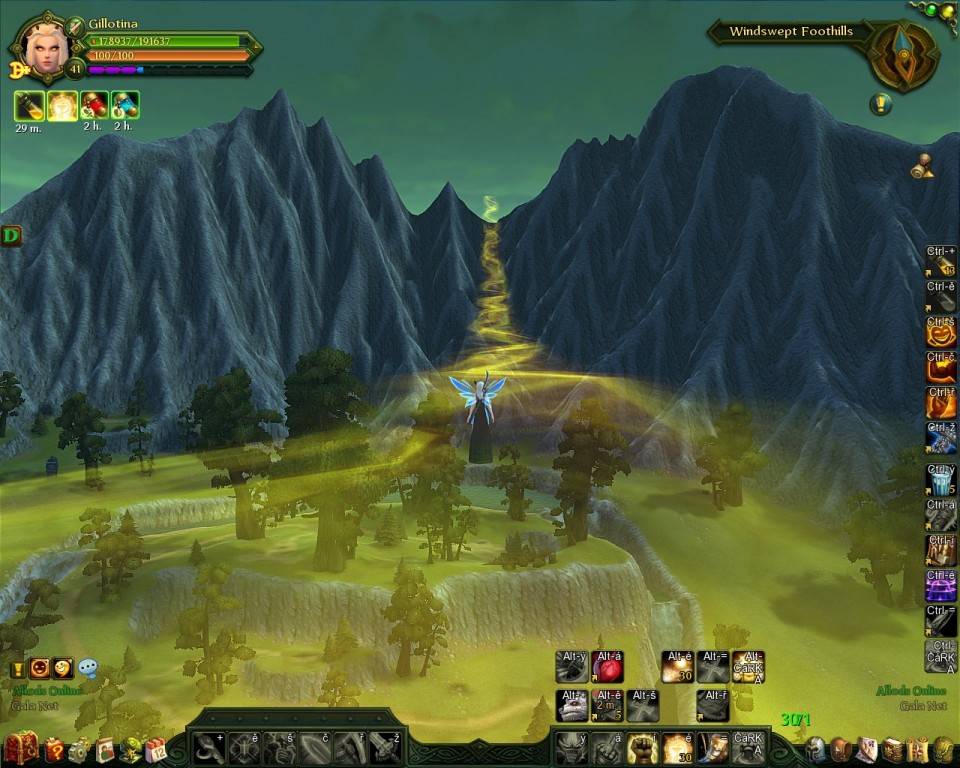960x768 pixels.
Task: Open the calendar showing 12
Action: [155, 749]
